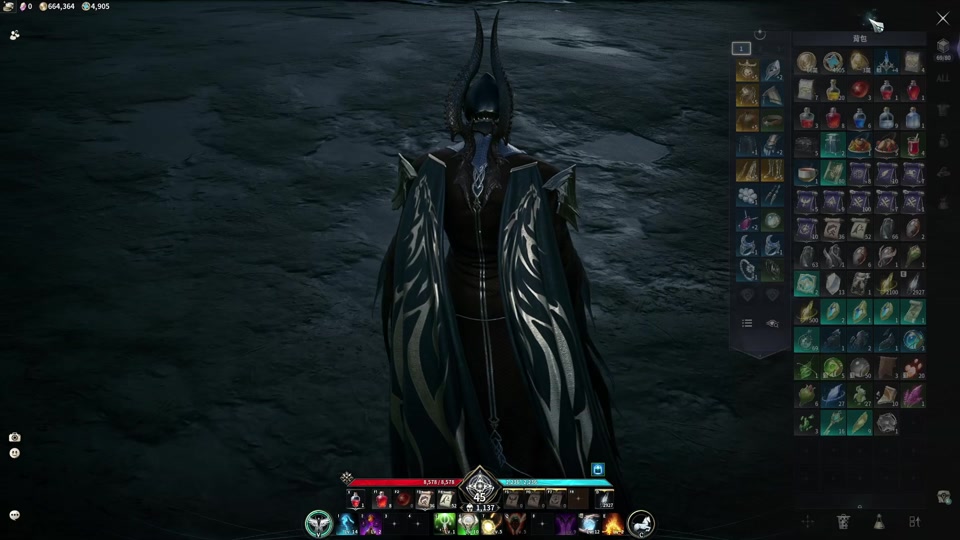960x540 pixels.
Task: Open equipment list view icon
Action: (x=746, y=323)
